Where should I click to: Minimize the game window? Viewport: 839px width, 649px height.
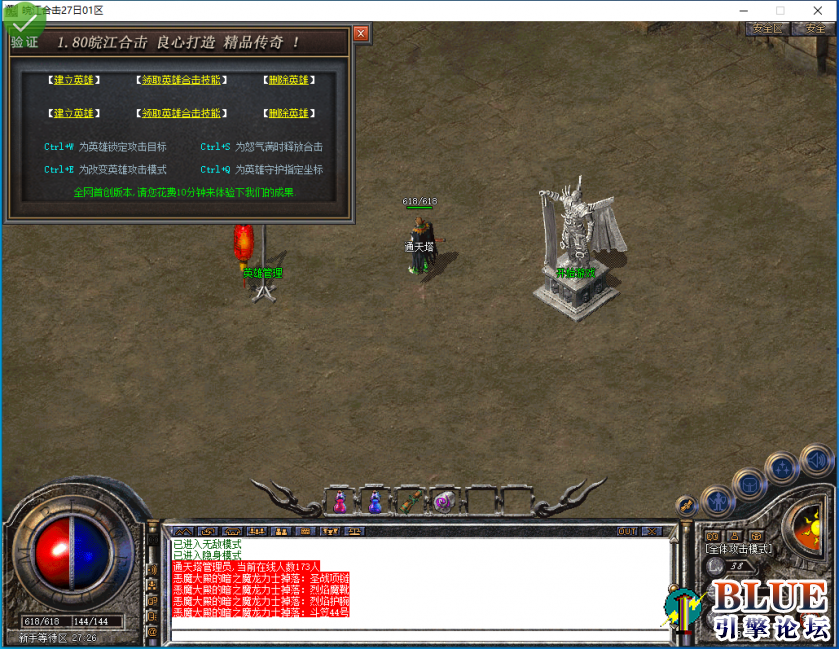pyautogui.click(x=743, y=10)
